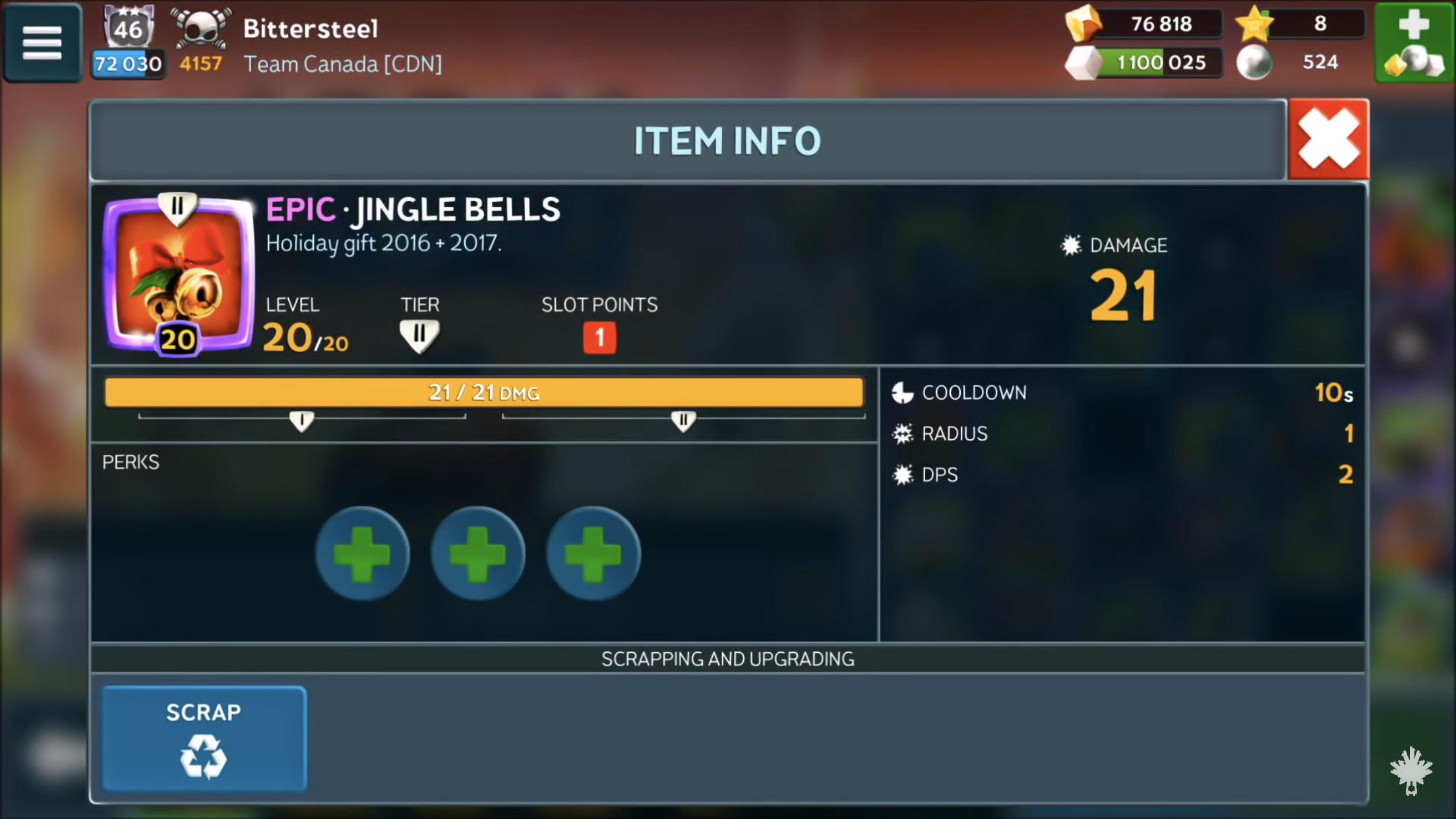
Task: Open the Bittersteel player profile
Action: (311, 29)
